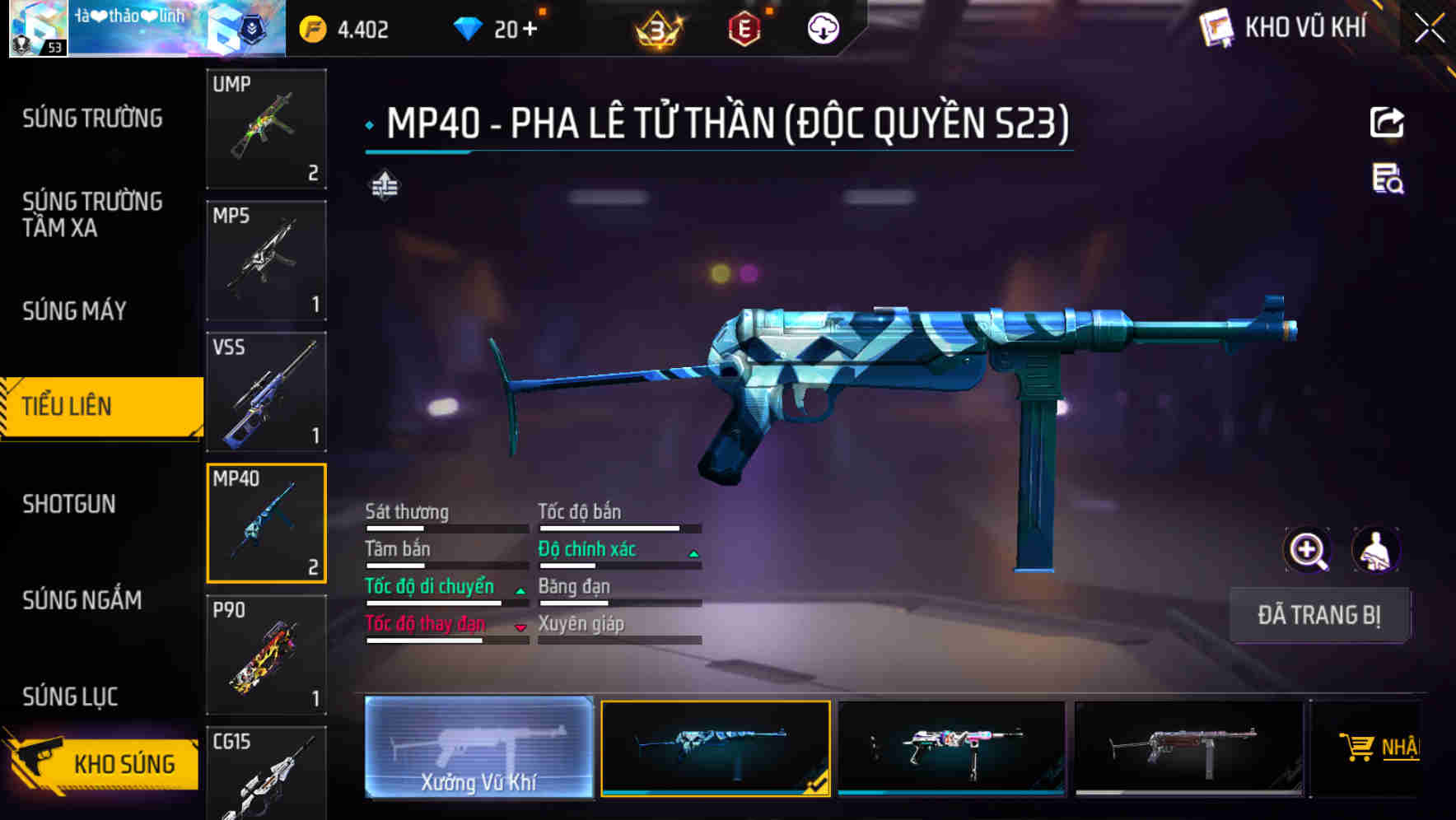This screenshot has width=1456, height=820.
Task: Select the VSS weapon thumbnail
Action: pos(265,393)
